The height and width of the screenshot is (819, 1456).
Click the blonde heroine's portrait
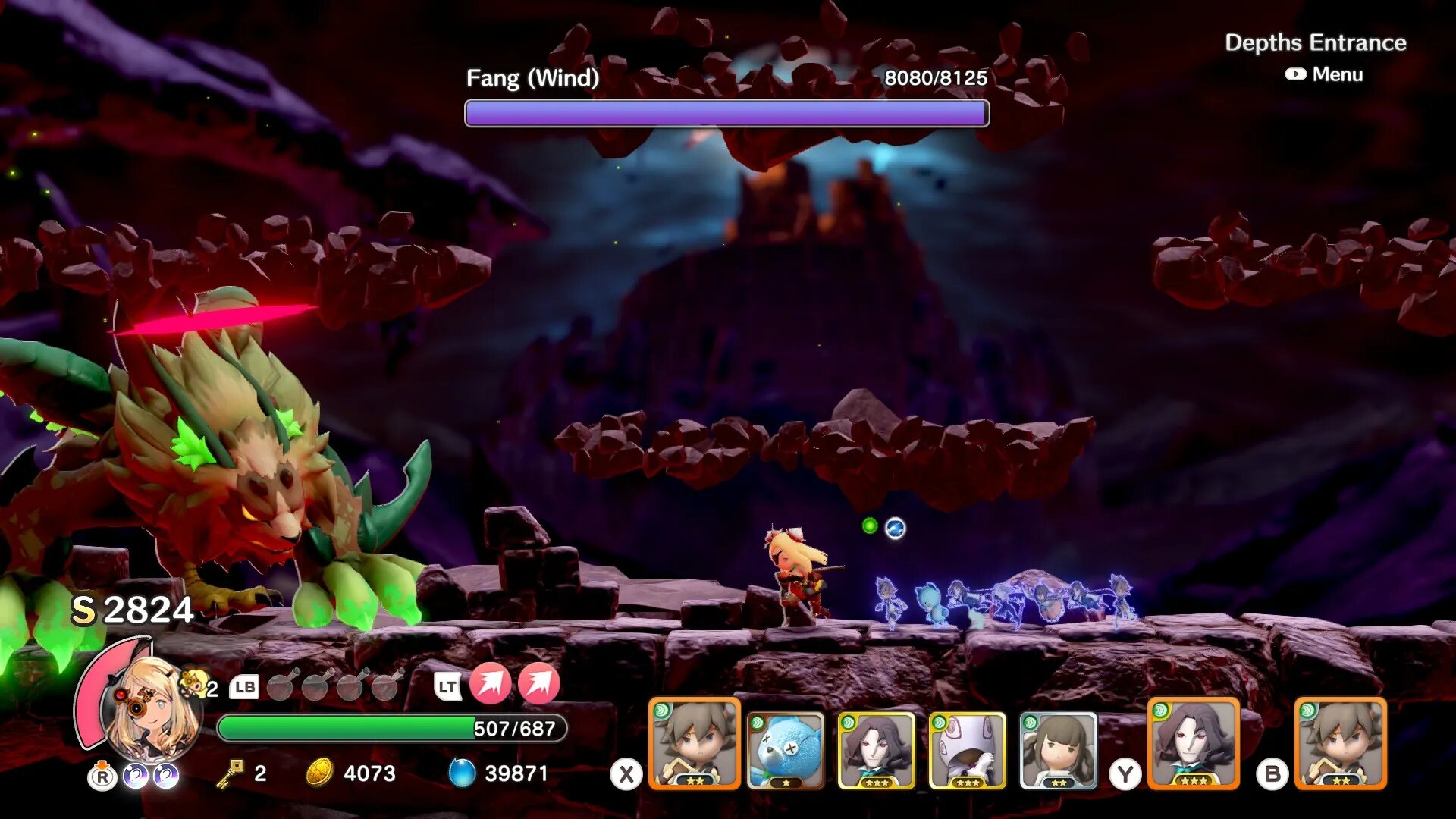coord(152,709)
